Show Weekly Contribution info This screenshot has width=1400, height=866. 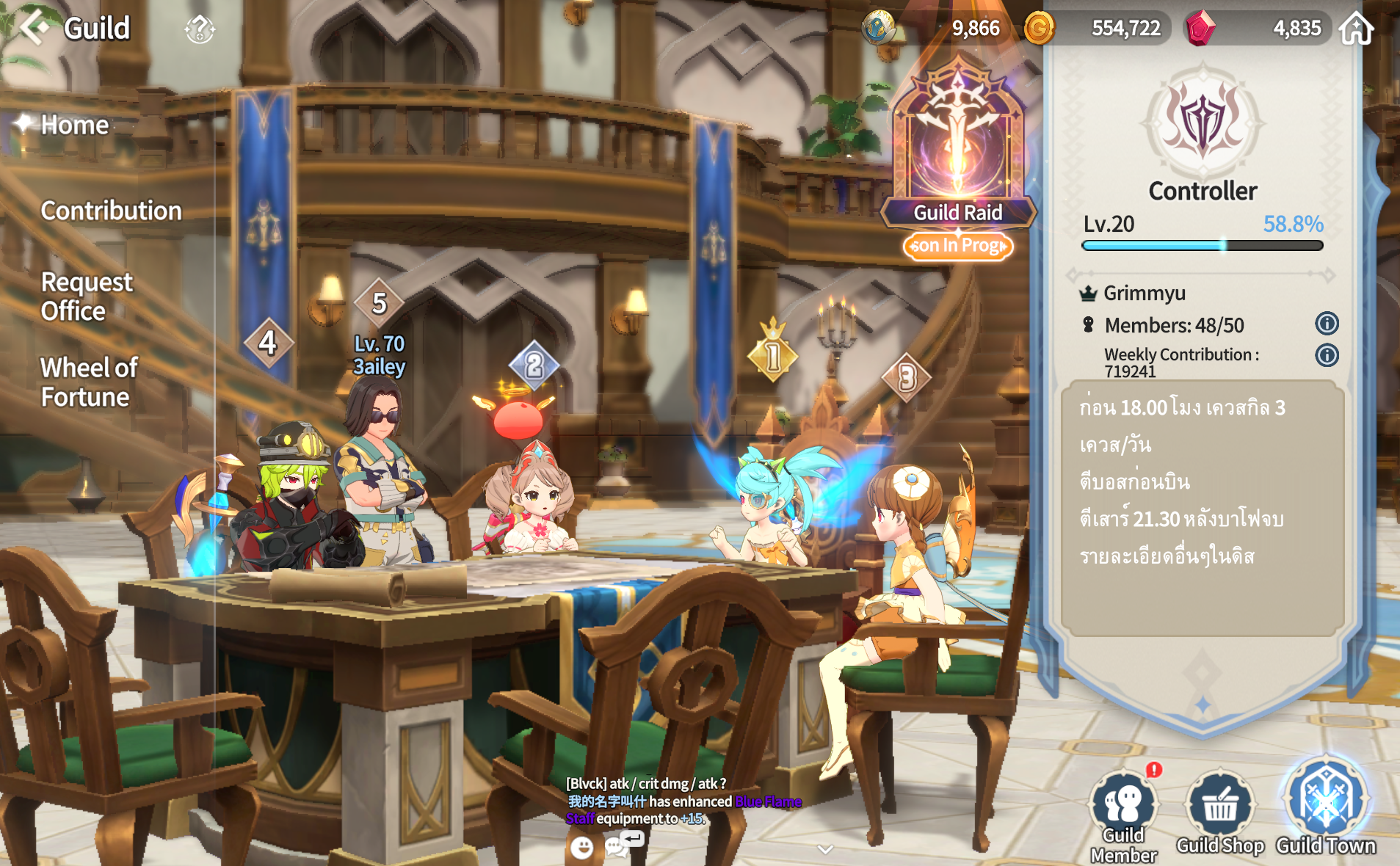click(1327, 355)
